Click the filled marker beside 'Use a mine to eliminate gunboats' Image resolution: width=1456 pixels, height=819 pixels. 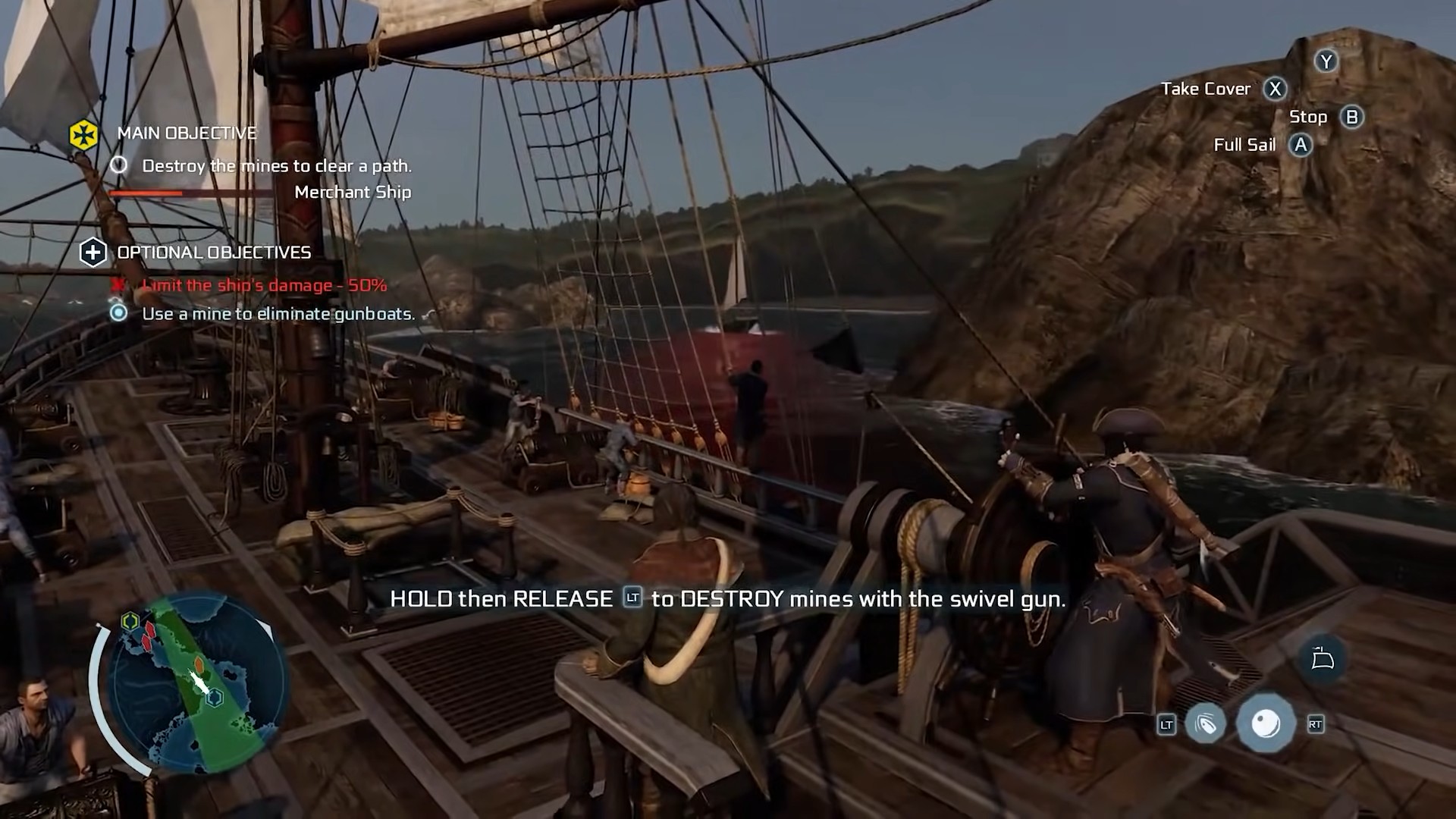click(x=119, y=313)
